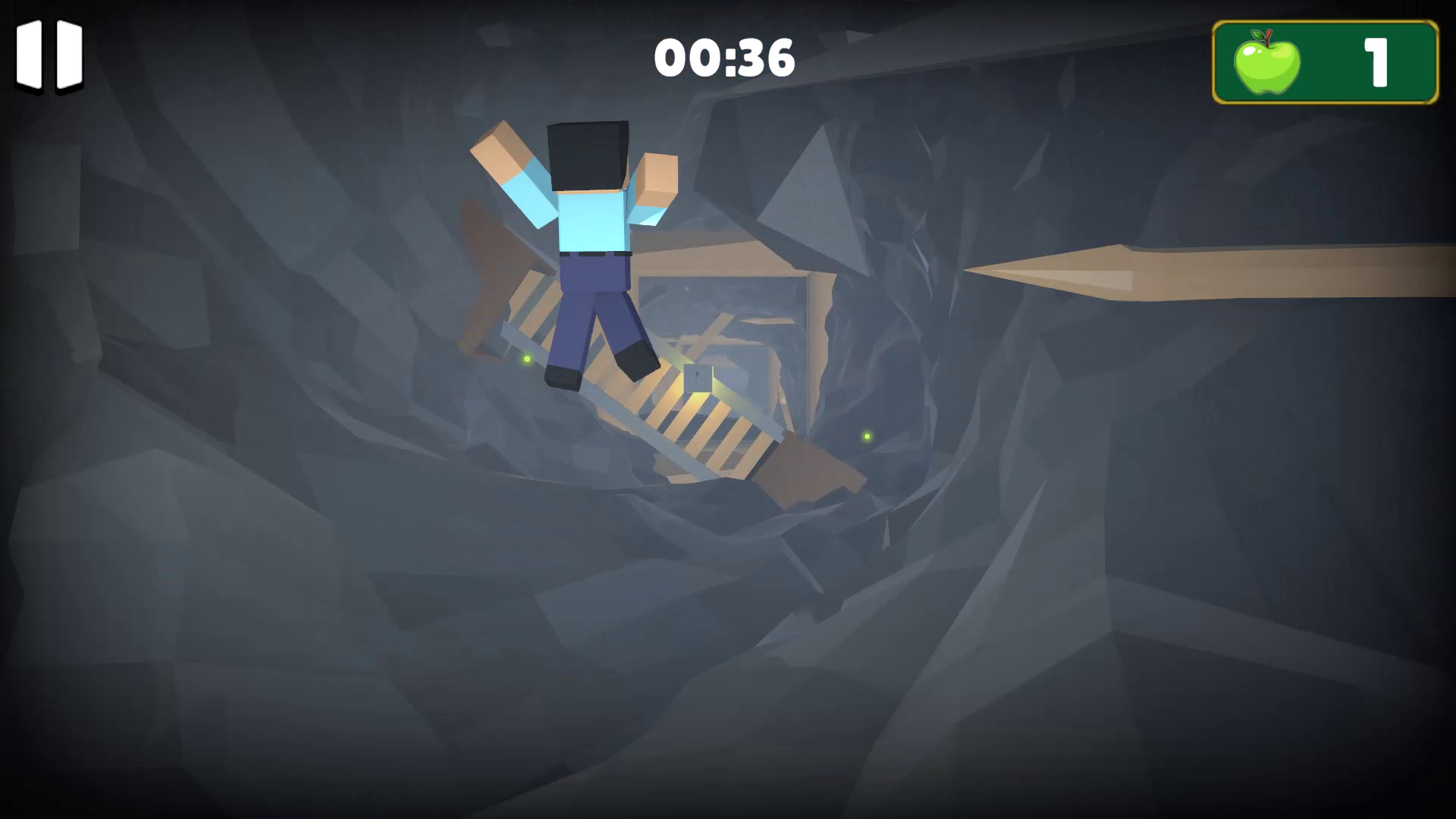Screen dimensions: 1456x819
Task: Click the small gray cube near the lantern
Action: (698, 377)
